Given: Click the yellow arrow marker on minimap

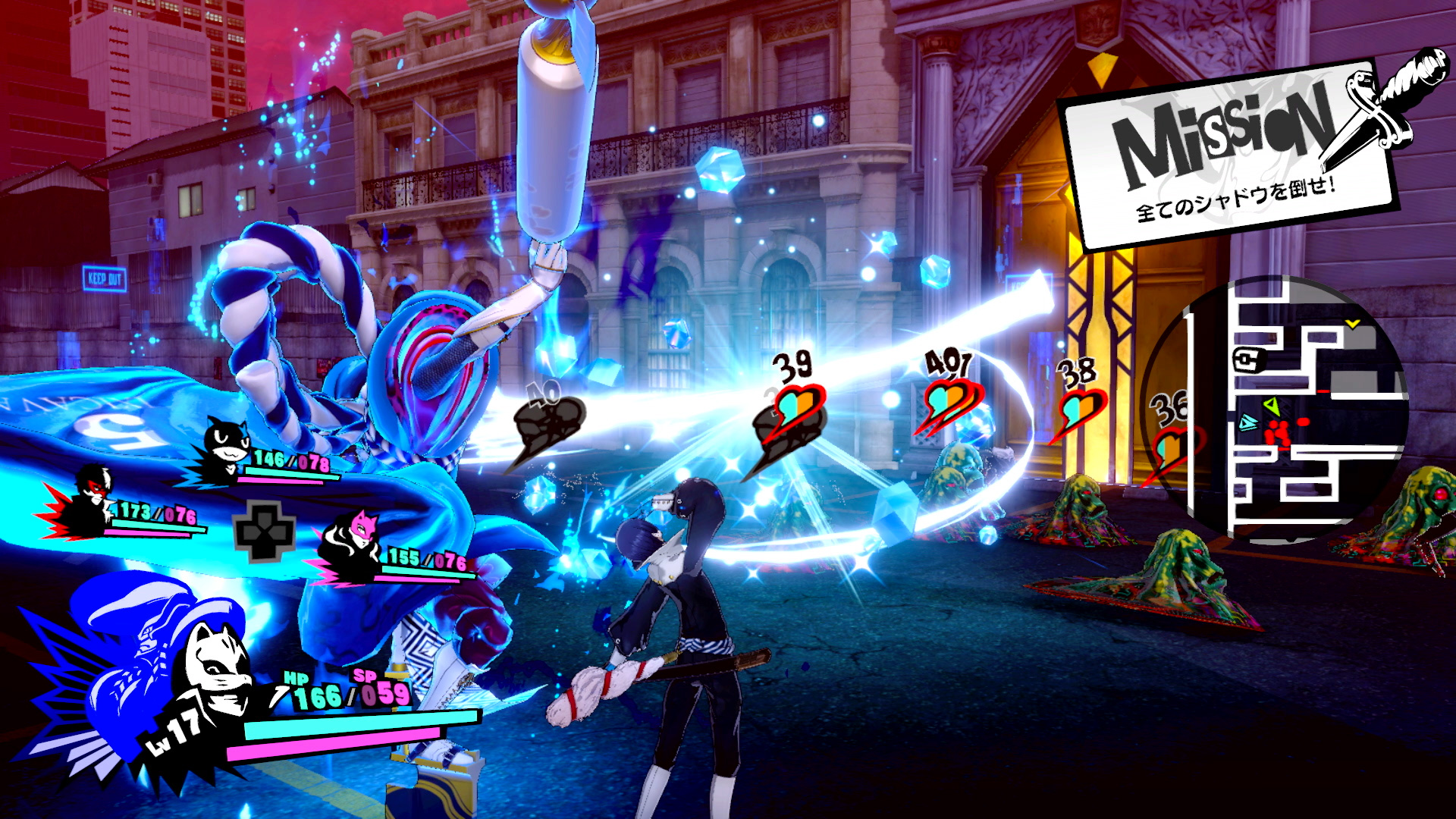Looking at the screenshot, I should (1352, 324).
